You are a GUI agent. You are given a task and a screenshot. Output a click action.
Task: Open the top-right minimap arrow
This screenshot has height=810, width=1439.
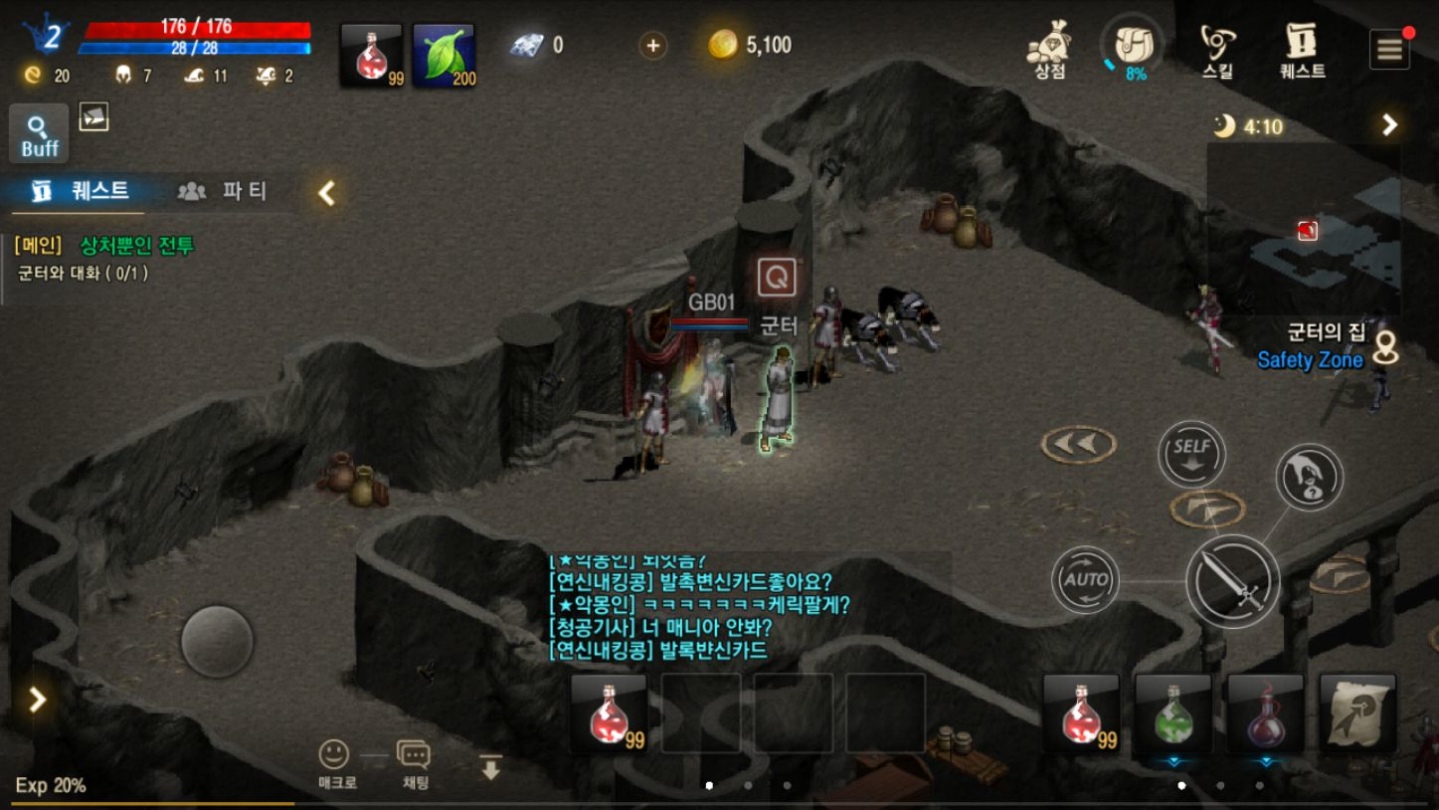(1388, 125)
